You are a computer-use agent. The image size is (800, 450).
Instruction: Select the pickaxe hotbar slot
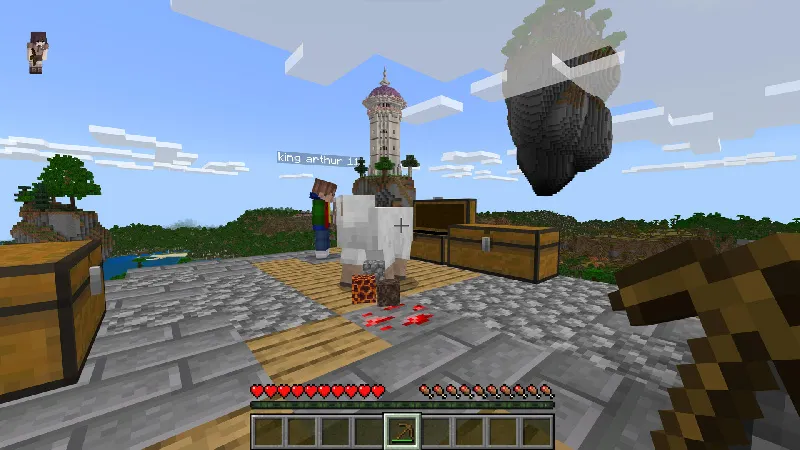[x=402, y=431]
